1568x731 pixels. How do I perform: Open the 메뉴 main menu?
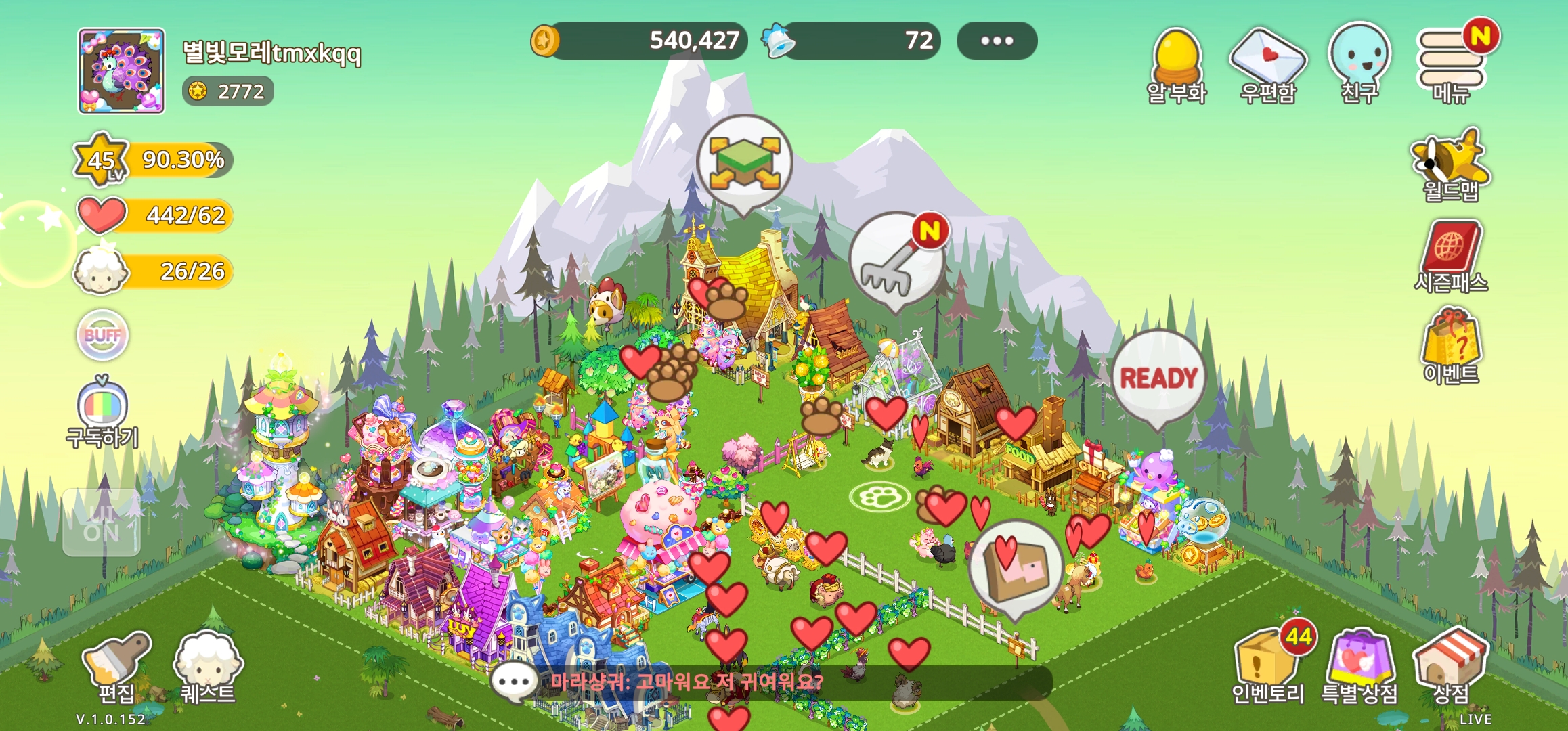[1452, 64]
